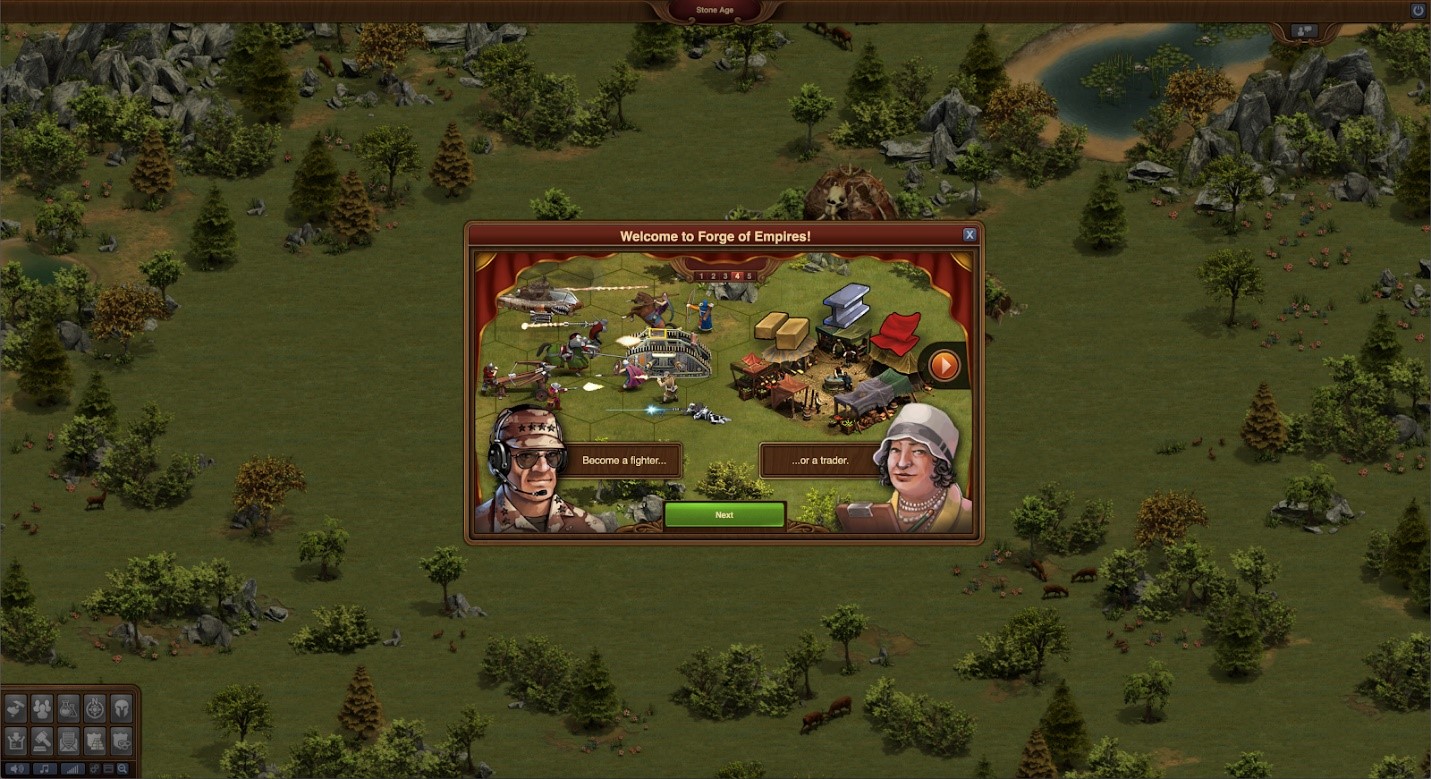Advance with the orange arrow button
The width and height of the screenshot is (1431, 779).
944,366
